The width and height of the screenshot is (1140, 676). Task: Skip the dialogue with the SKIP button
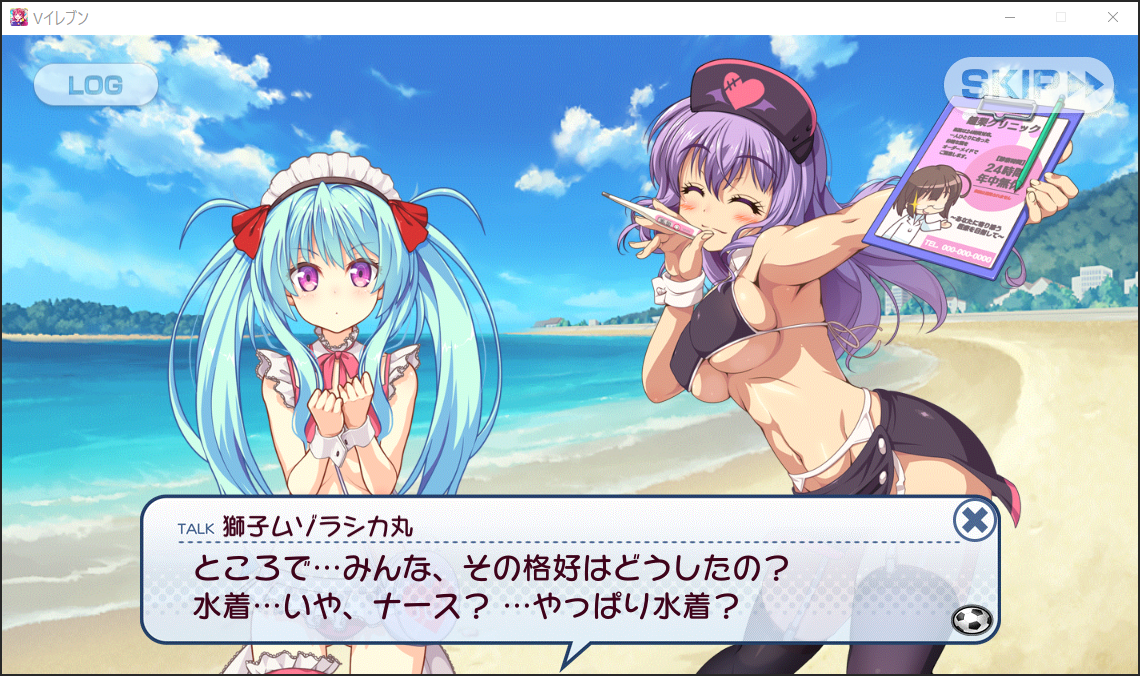(1027, 83)
